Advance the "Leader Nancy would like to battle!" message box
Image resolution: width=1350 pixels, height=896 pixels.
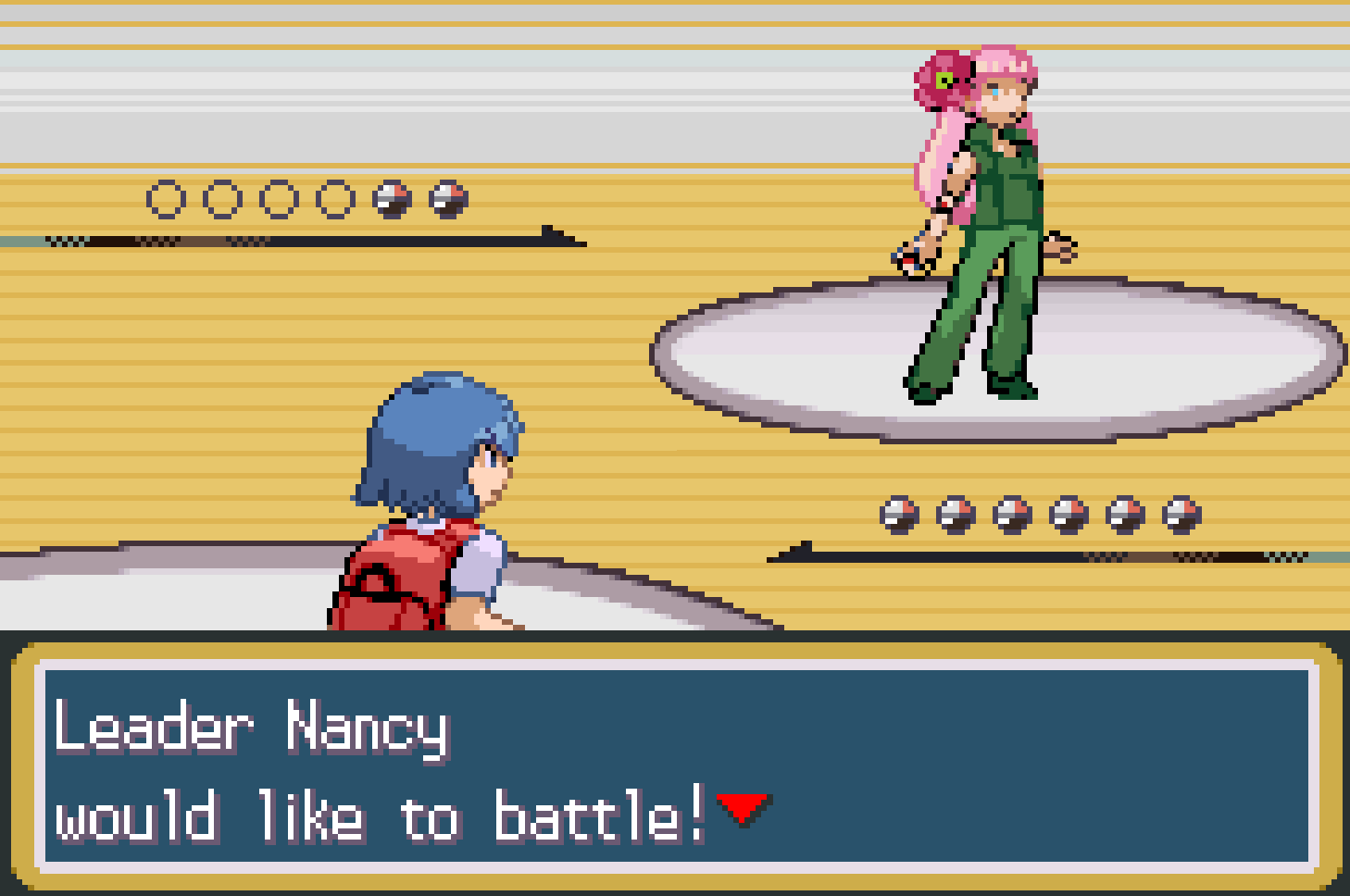676,766
